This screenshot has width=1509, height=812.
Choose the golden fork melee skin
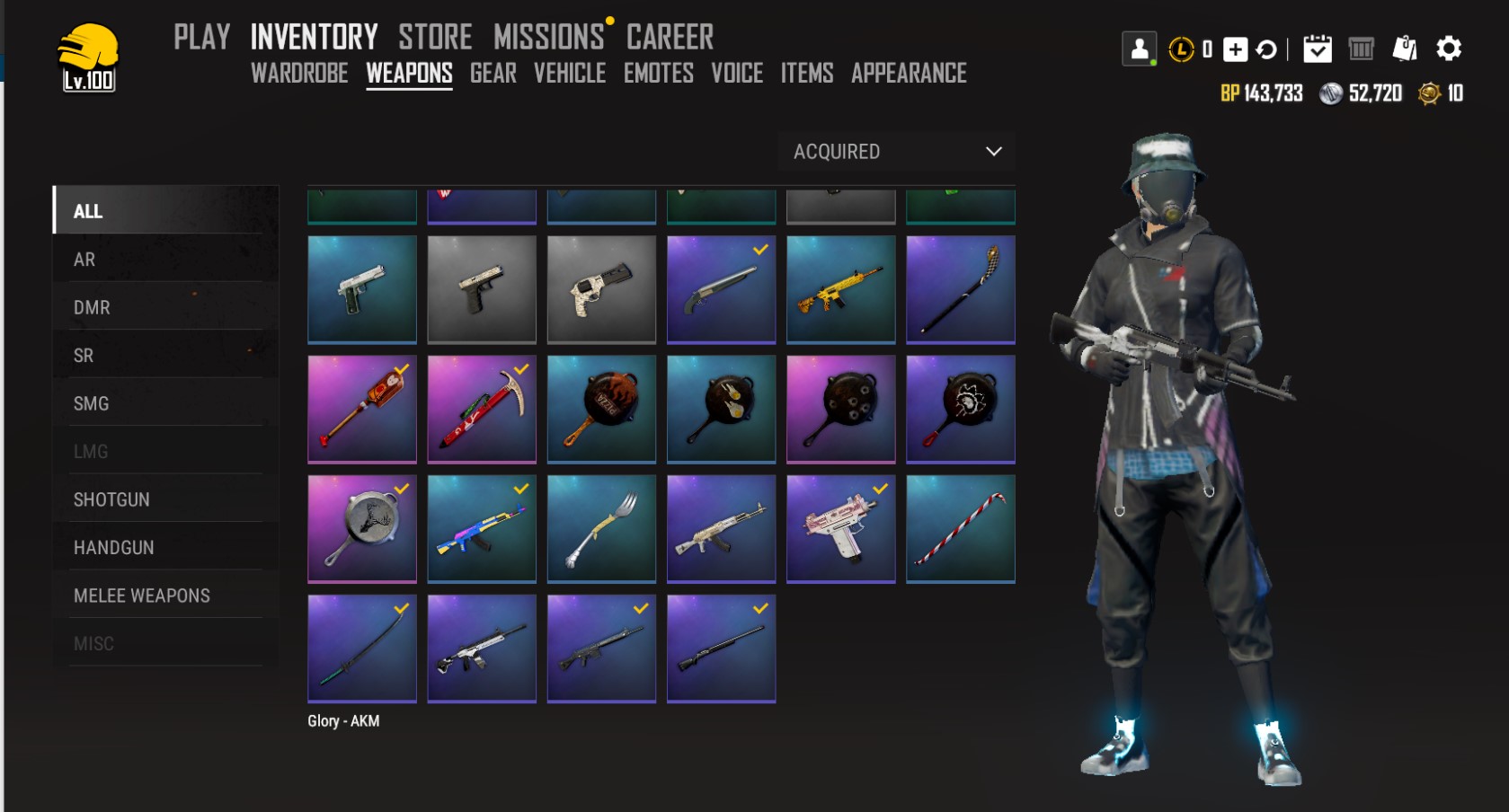coord(601,529)
